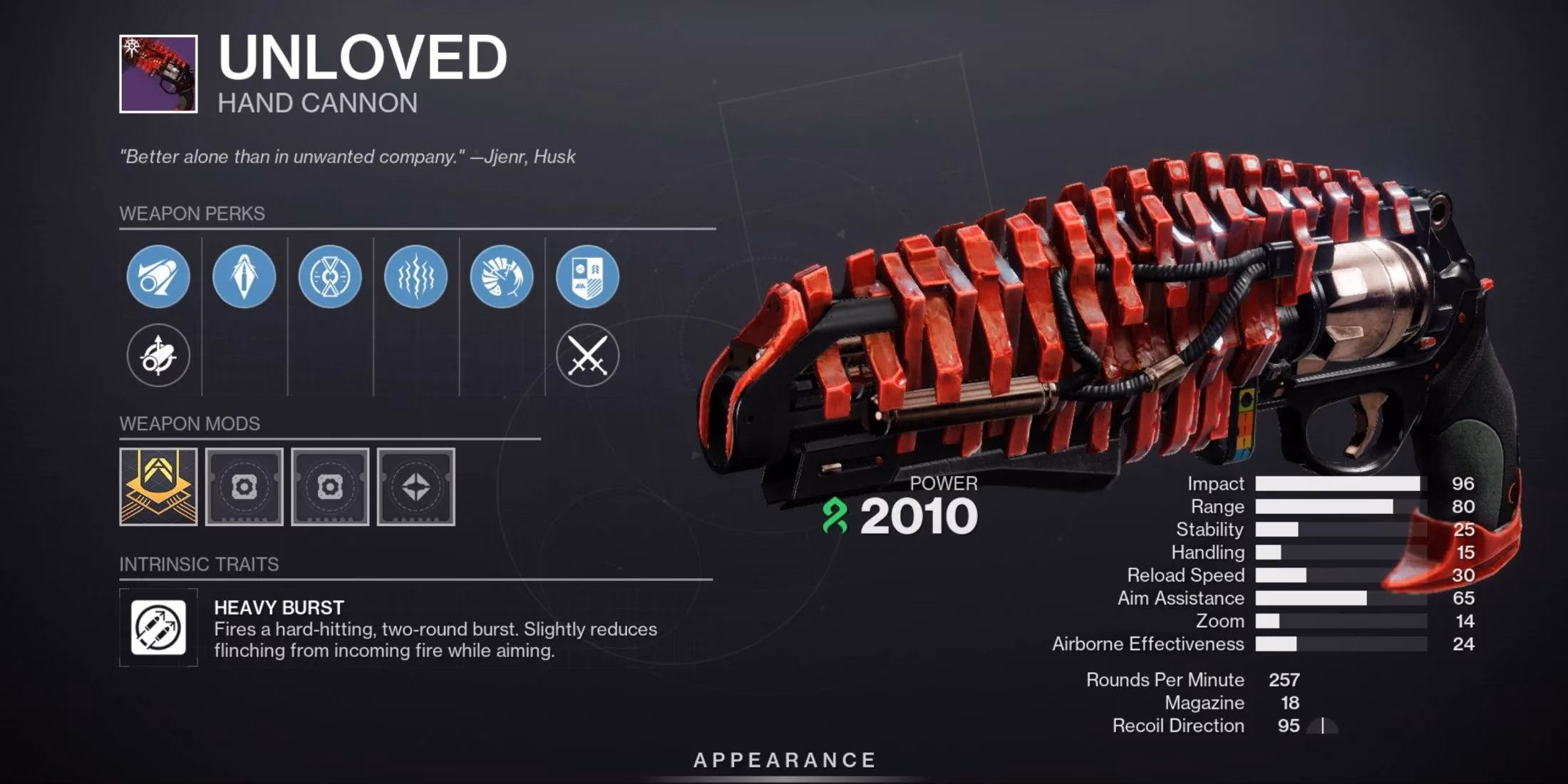Image resolution: width=1568 pixels, height=784 pixels.
Task: Inspect the circular X-shaped third perk
Action: [x=331, y=277]
